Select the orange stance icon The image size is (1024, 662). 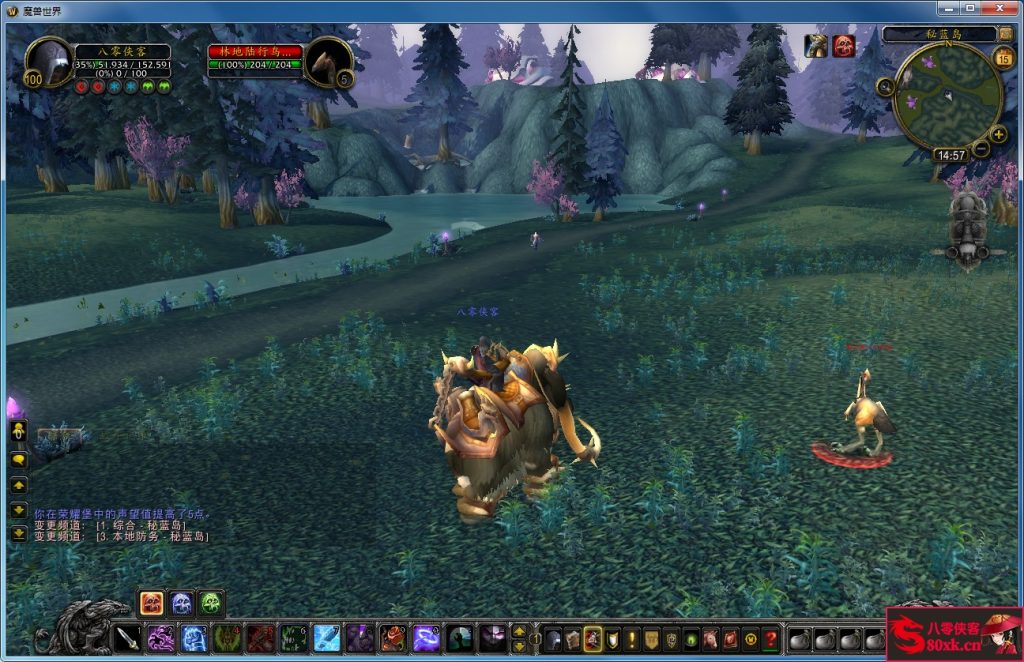click(152, 603)
